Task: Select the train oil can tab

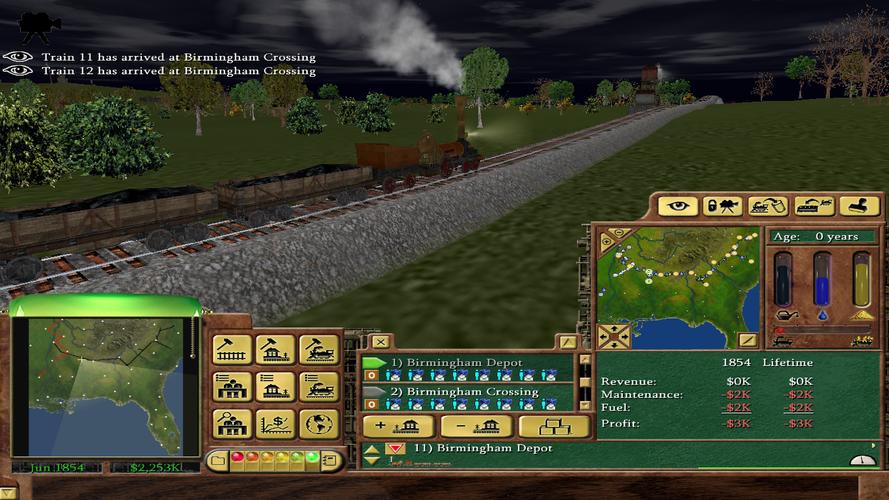Action: click(x=768, y=206)
